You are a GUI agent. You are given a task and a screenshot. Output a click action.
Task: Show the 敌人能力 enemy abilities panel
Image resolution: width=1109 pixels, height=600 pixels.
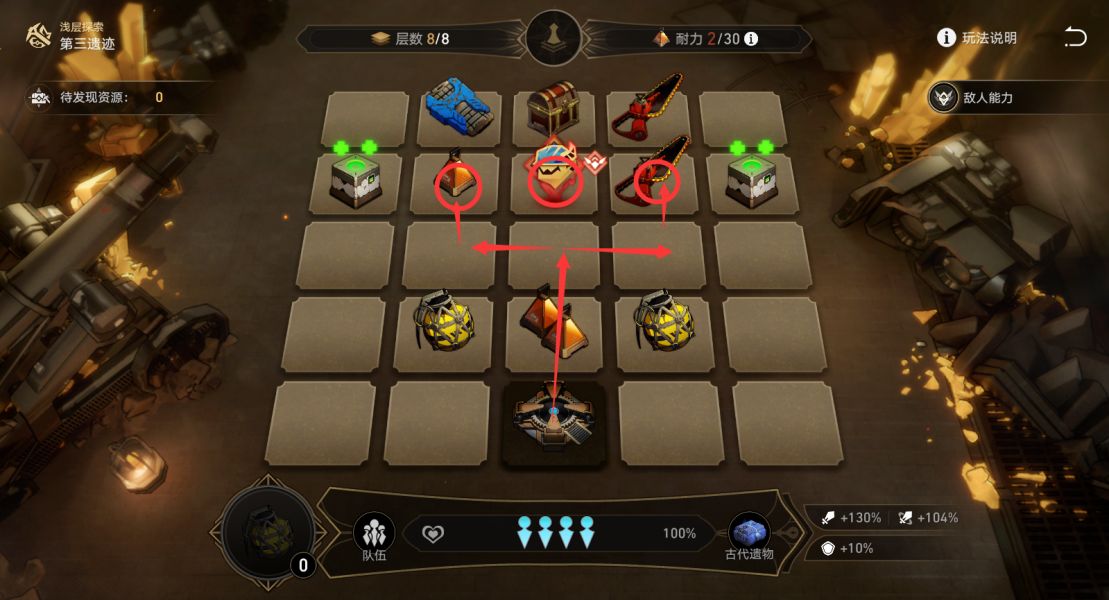click(x=975, y=98)
